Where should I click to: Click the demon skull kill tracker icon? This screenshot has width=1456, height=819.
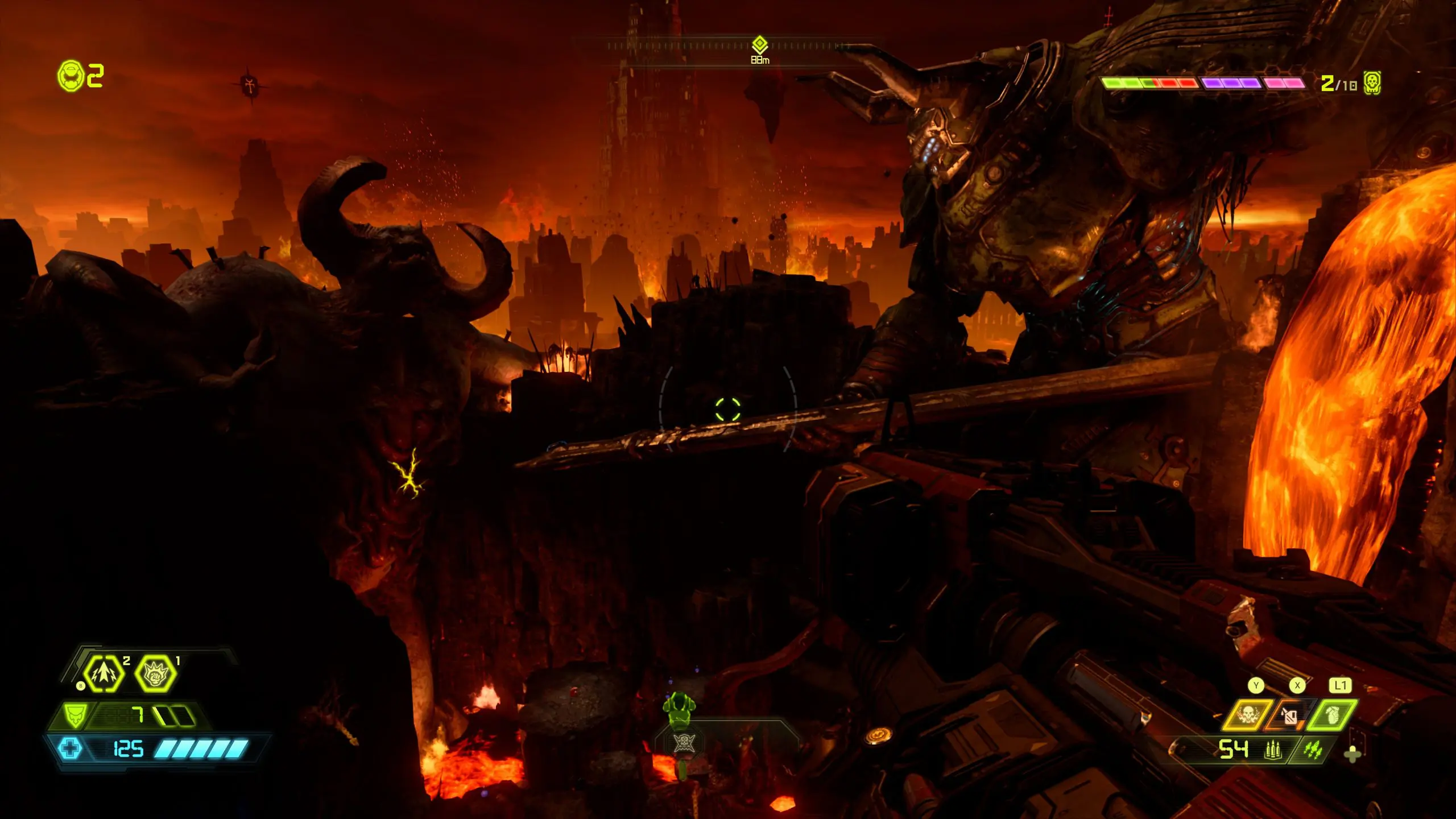(x=1372, y=84)
